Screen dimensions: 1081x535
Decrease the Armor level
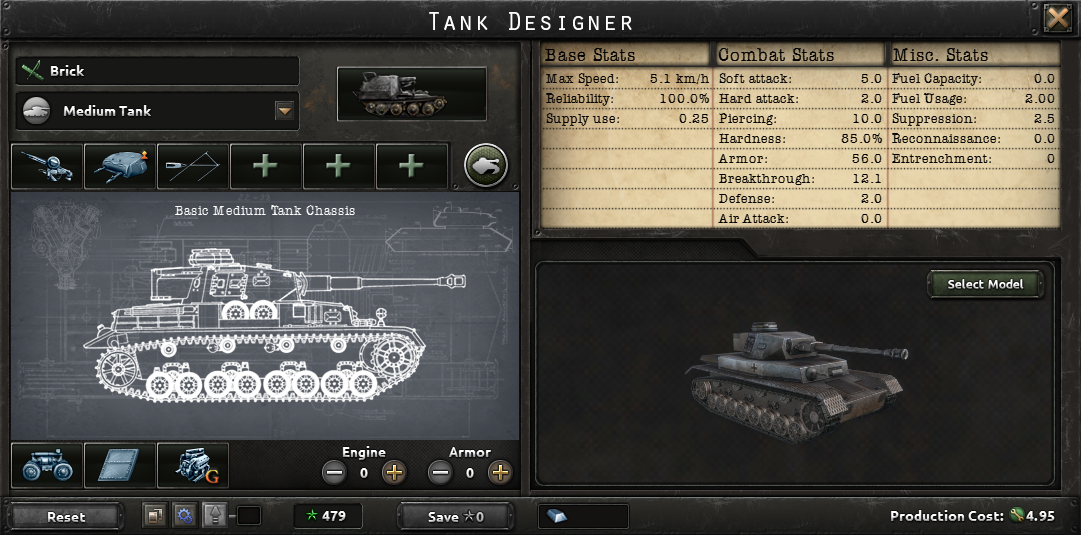(440, 472)
